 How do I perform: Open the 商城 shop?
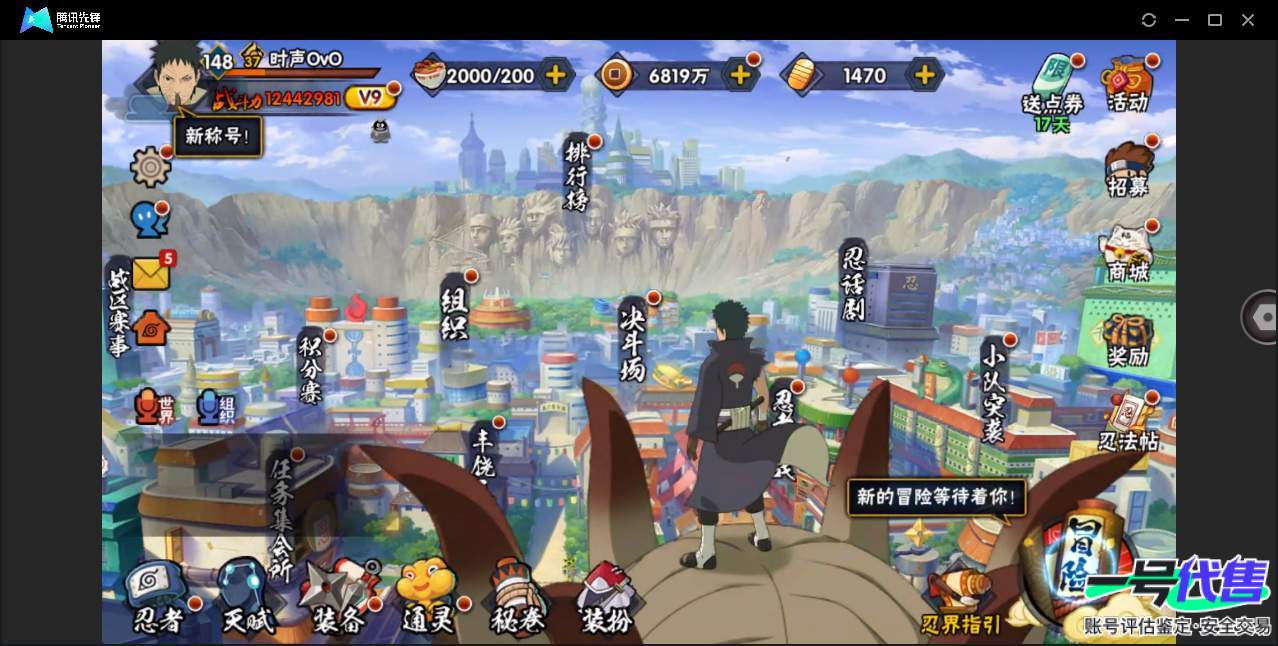(x=1128, y=254)
